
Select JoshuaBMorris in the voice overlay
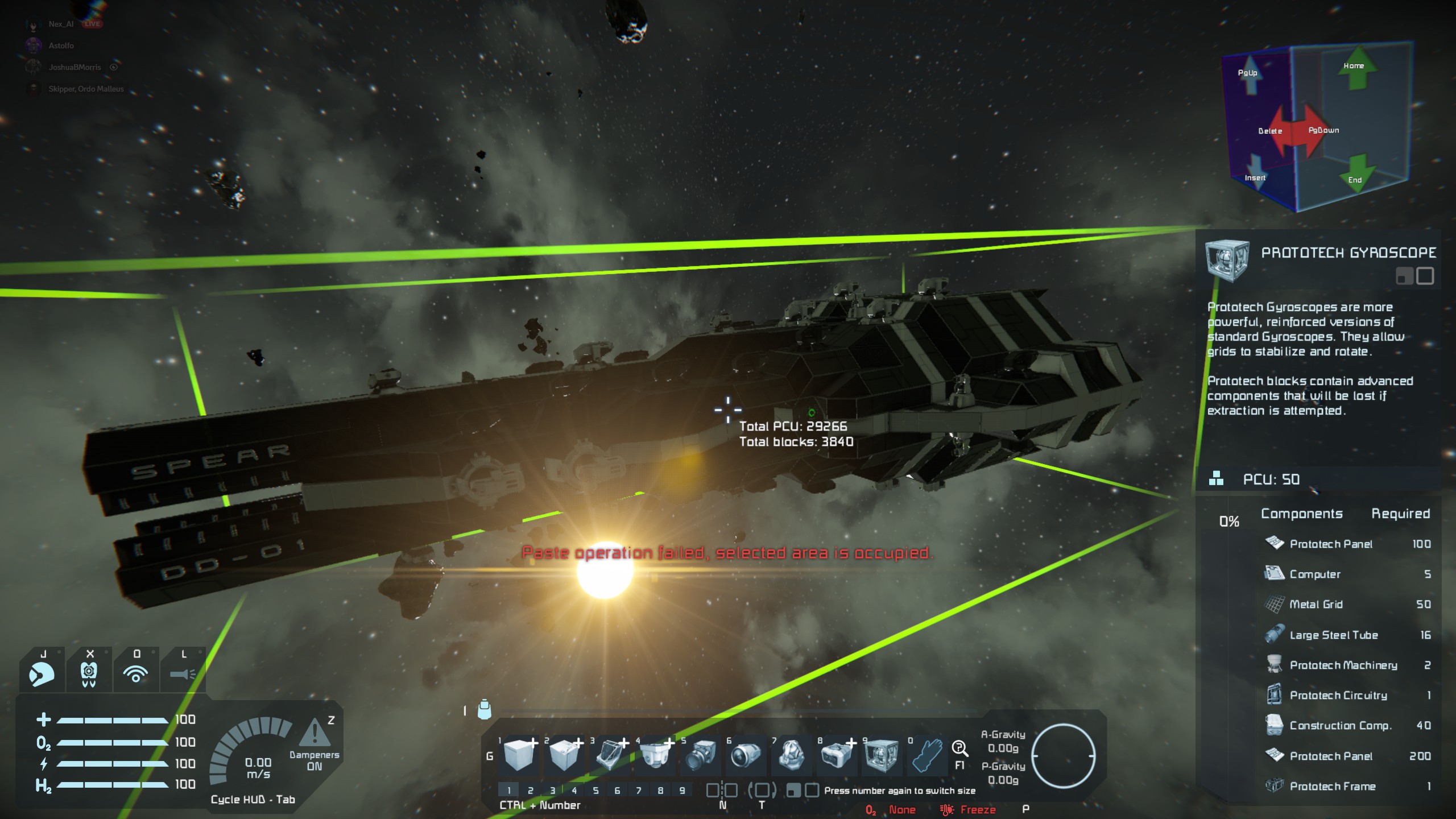pyautogui.click(x=75, y=67)
